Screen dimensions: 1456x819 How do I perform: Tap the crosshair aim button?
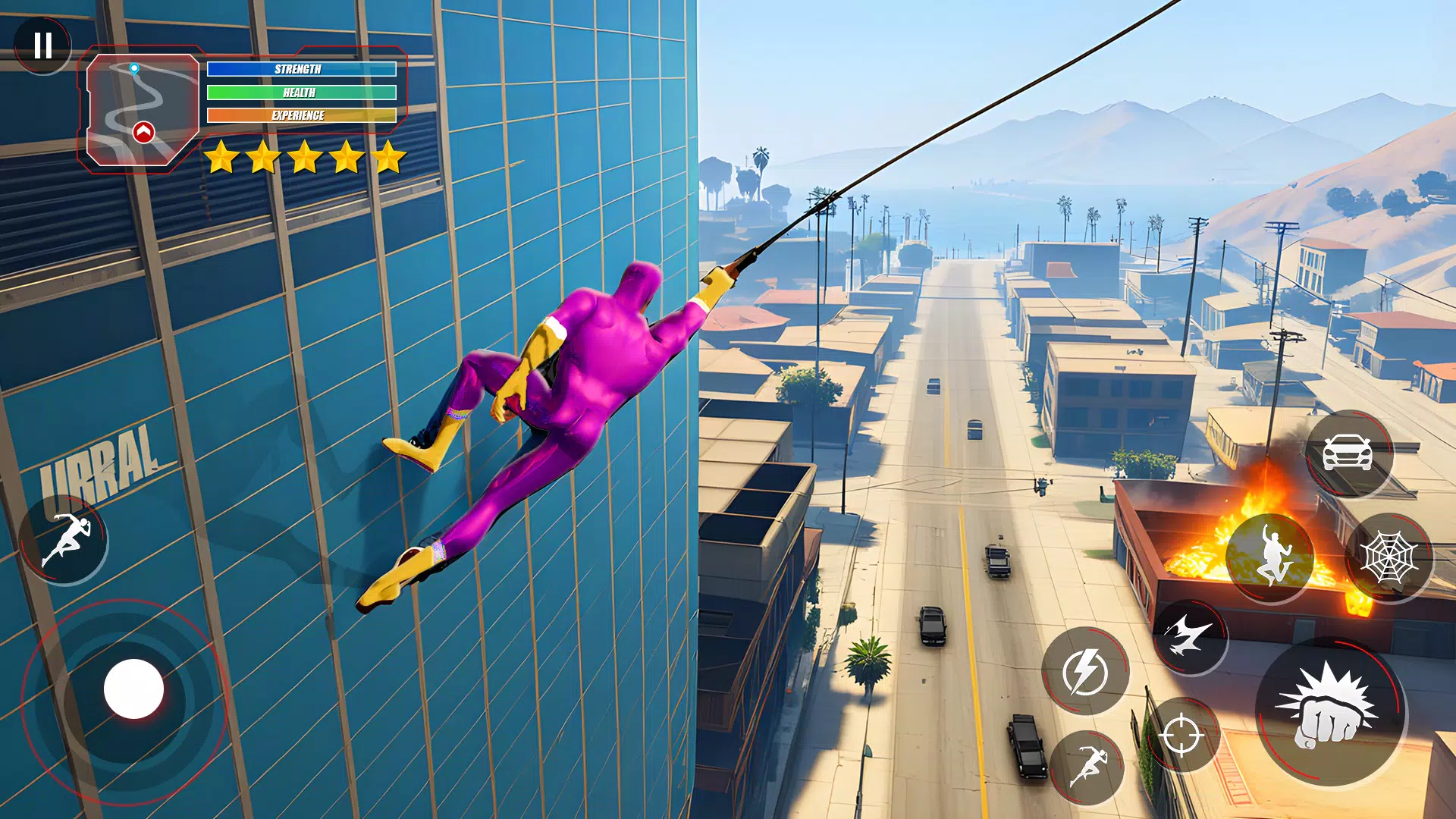[1181, 734]
